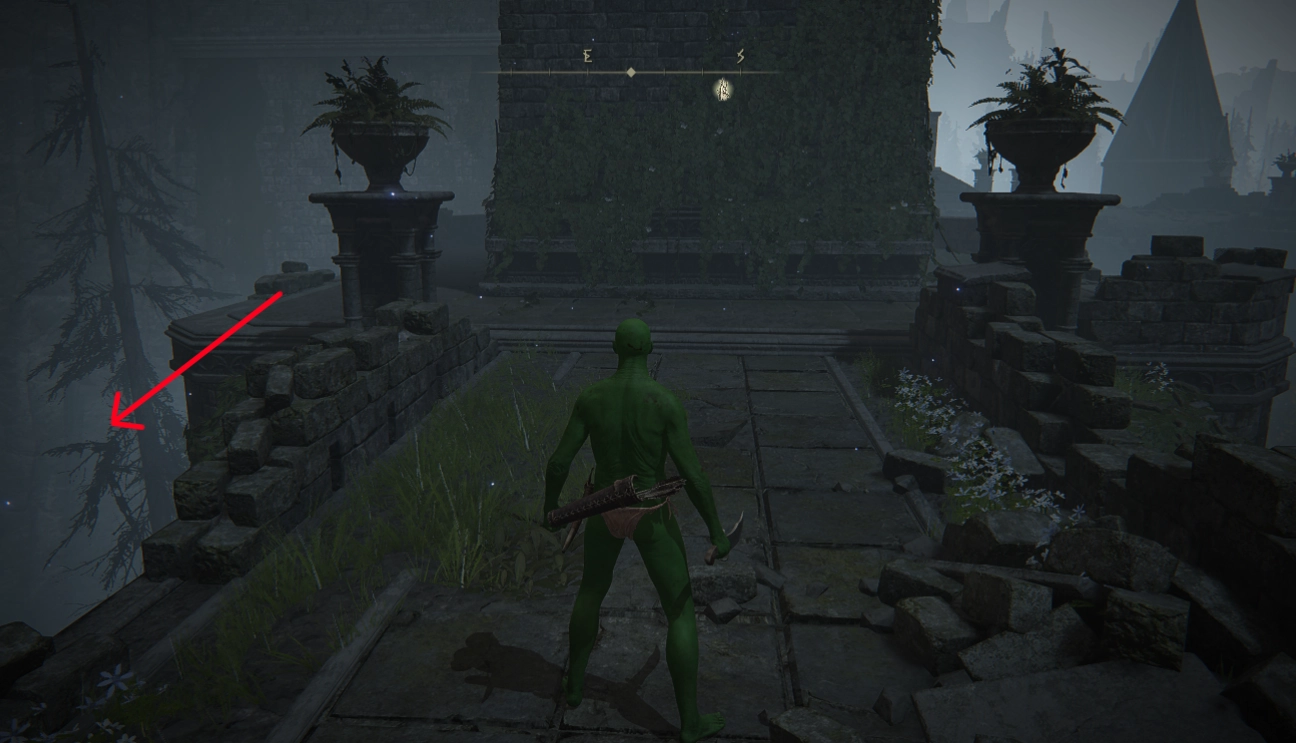Viewport: 1296px width, 743px height.
Task: Click the S direction letter on the compass
Action: [740, 57]
